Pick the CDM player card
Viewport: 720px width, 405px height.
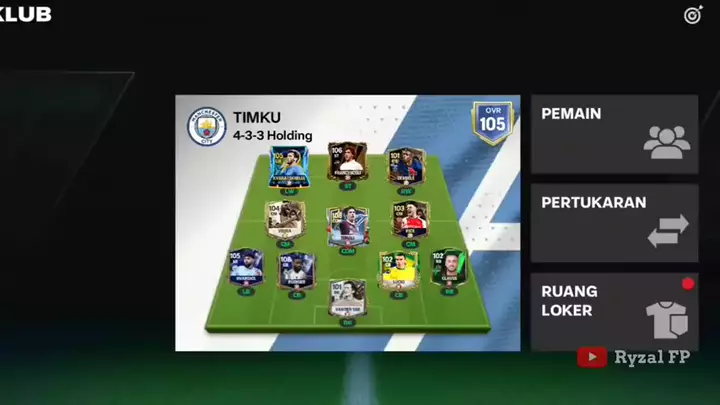coord(348,229)
